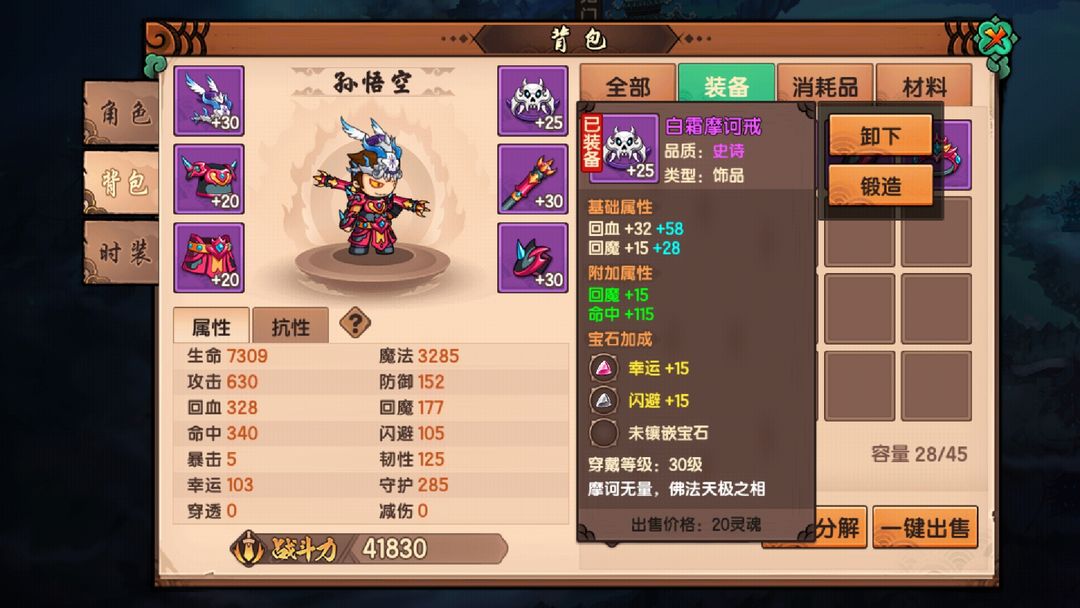Select the dark winged boot slot
Viewport: 1080px width, 608px height.
[x=533, y=257]
